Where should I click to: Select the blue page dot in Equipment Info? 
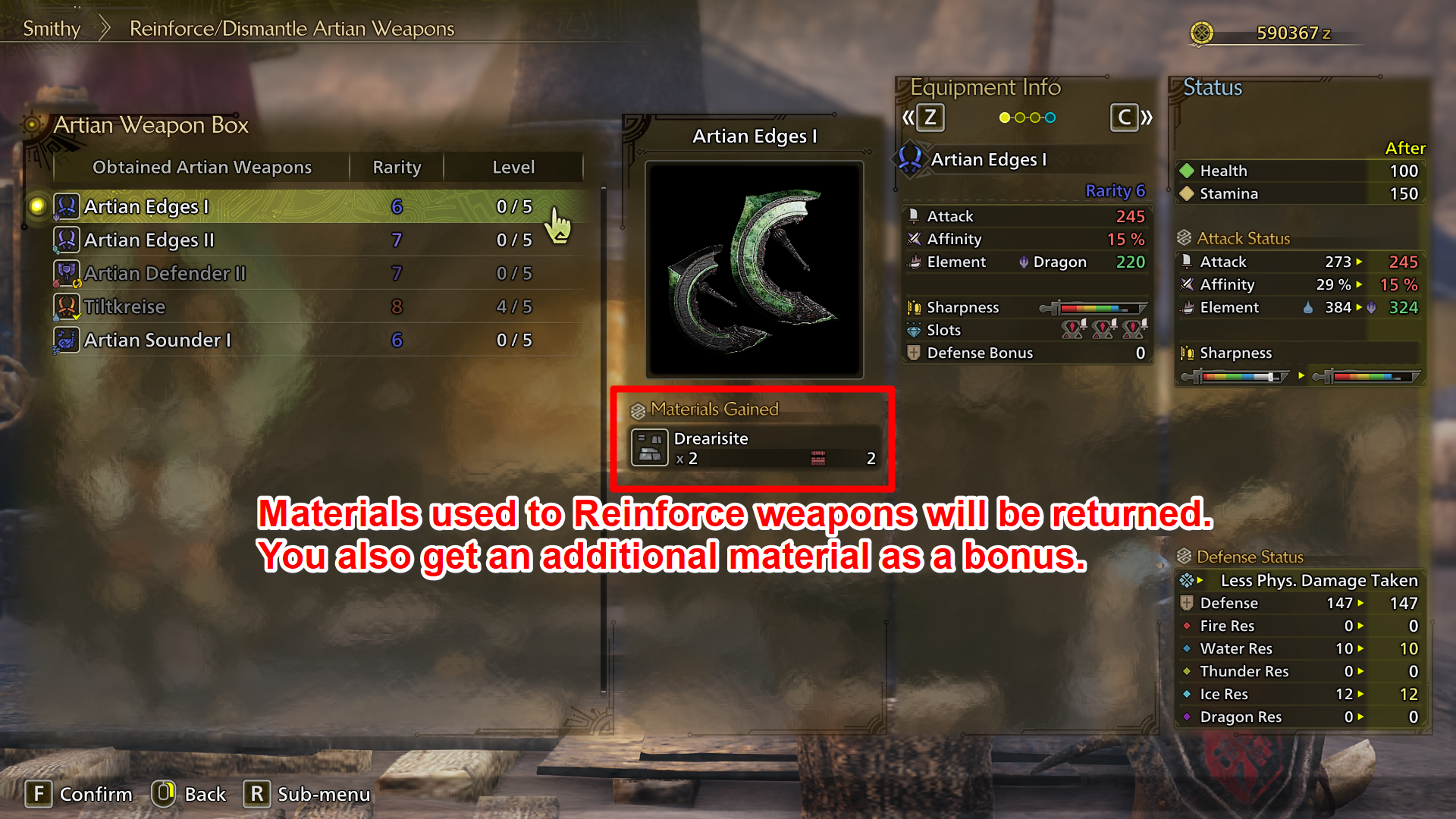pyautogui.click(x=1050, y=118)
